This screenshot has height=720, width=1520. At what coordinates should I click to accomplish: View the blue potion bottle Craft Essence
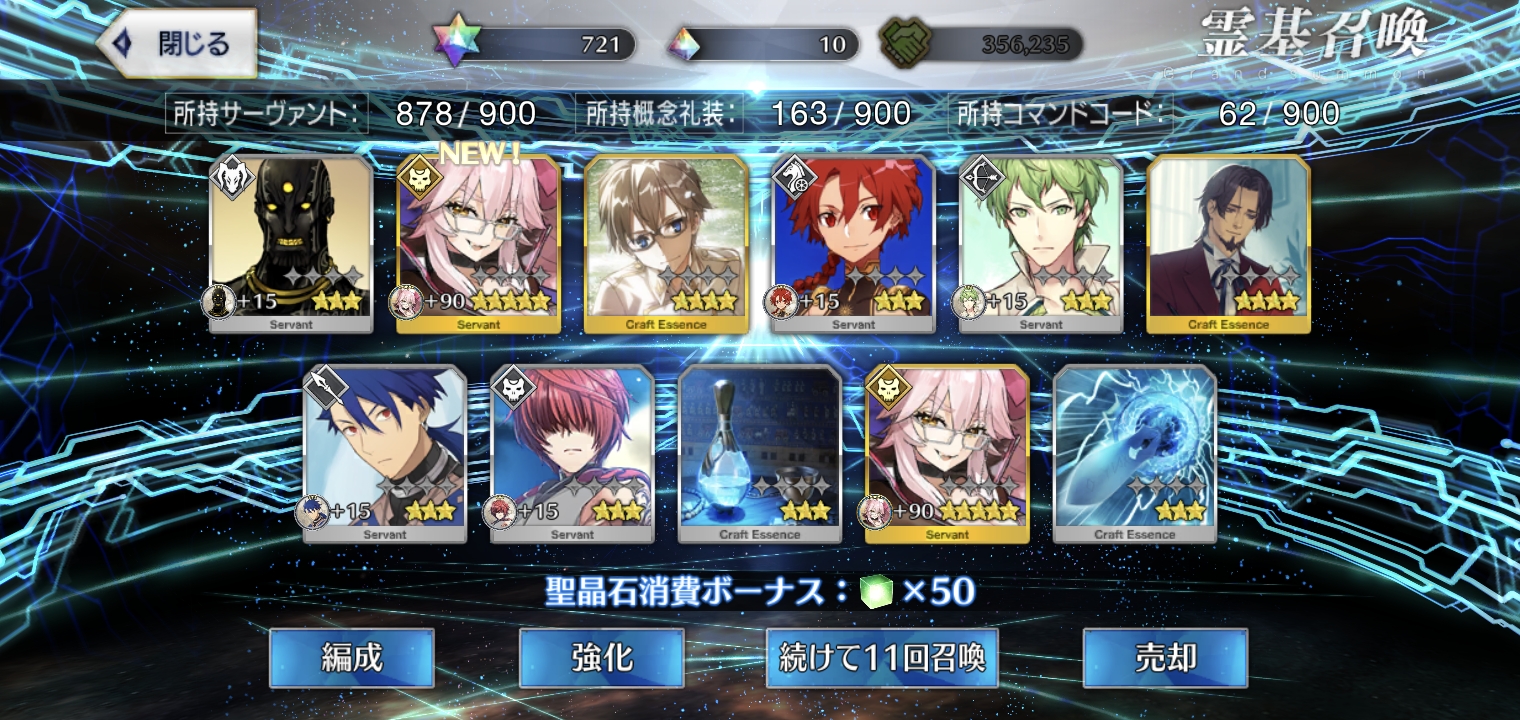pyautogui.click(x=760, y=453)
